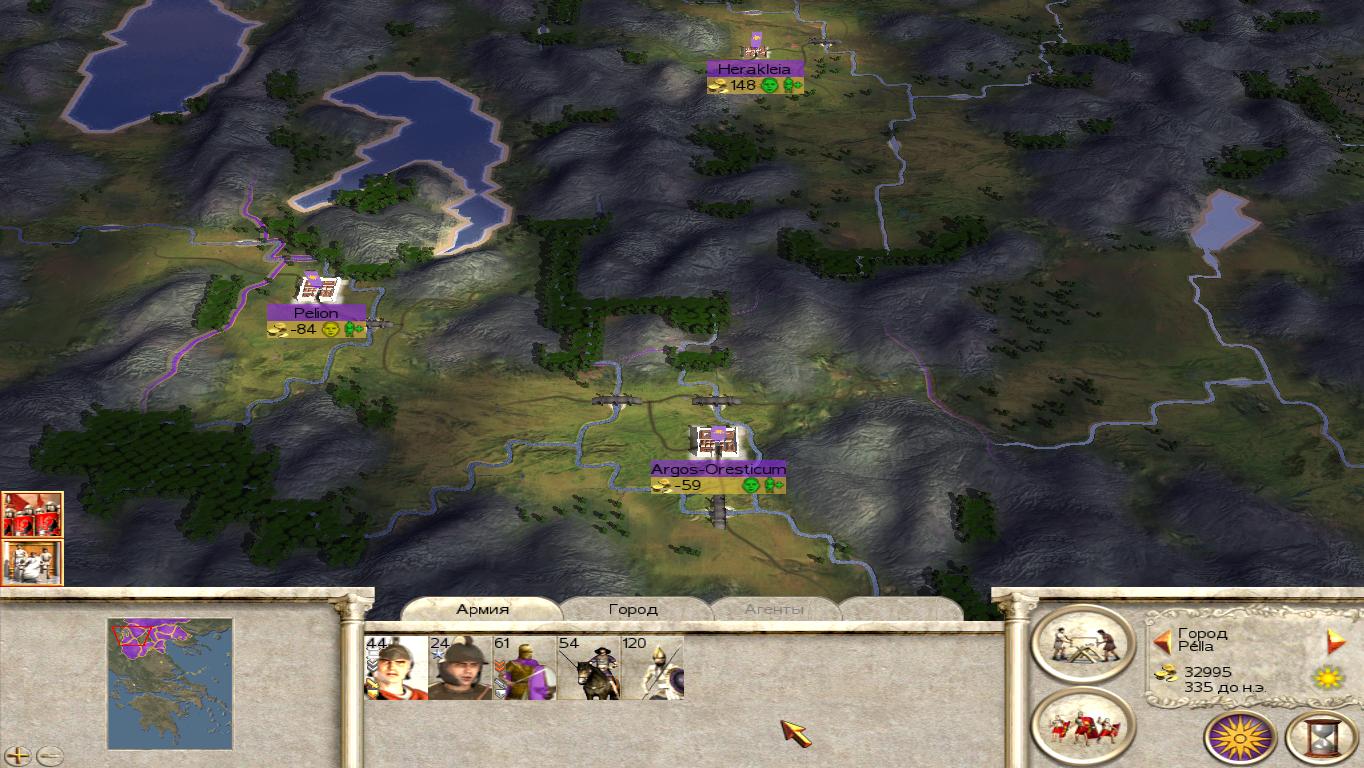Zoom out the minimap with the minus button
Image resolution: width=1364 pixels, height=768 pixels.
pos(49,756)
